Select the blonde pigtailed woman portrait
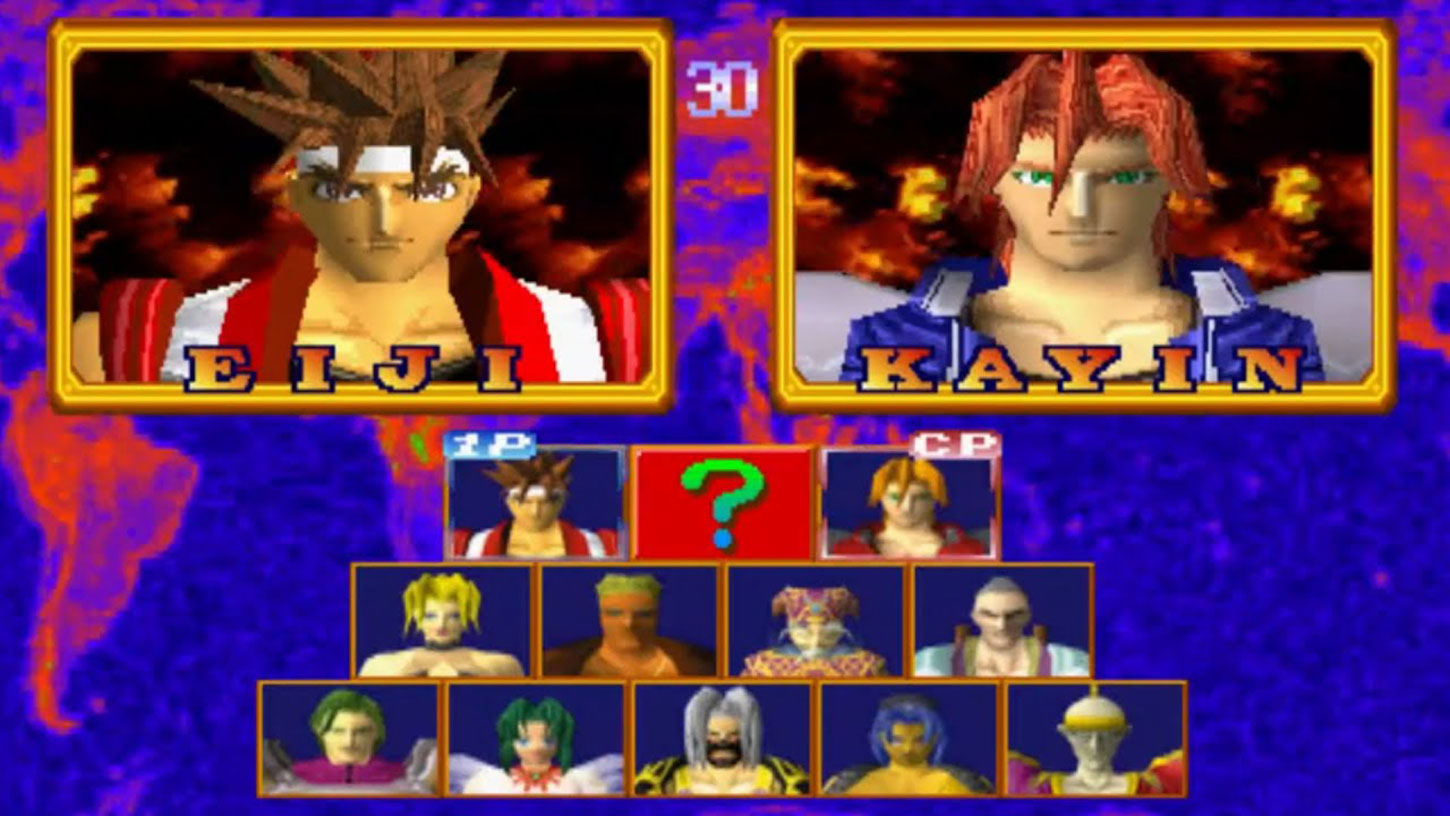Viewport: 1450px width, 816px height. (442, 621)
